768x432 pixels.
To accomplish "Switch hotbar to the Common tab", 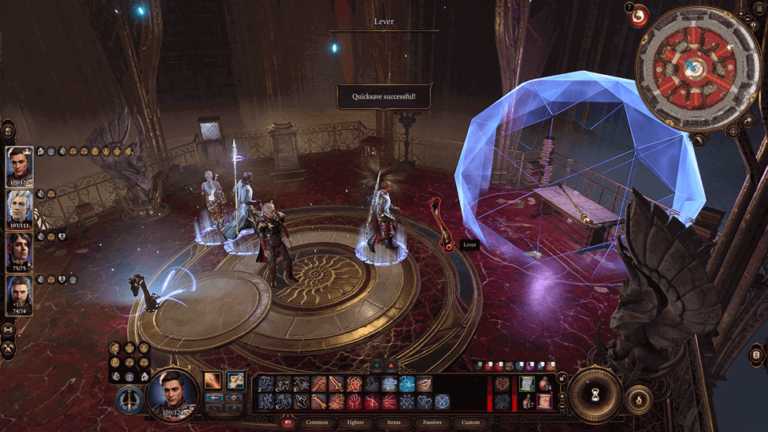I will click(x=317, y=422).
